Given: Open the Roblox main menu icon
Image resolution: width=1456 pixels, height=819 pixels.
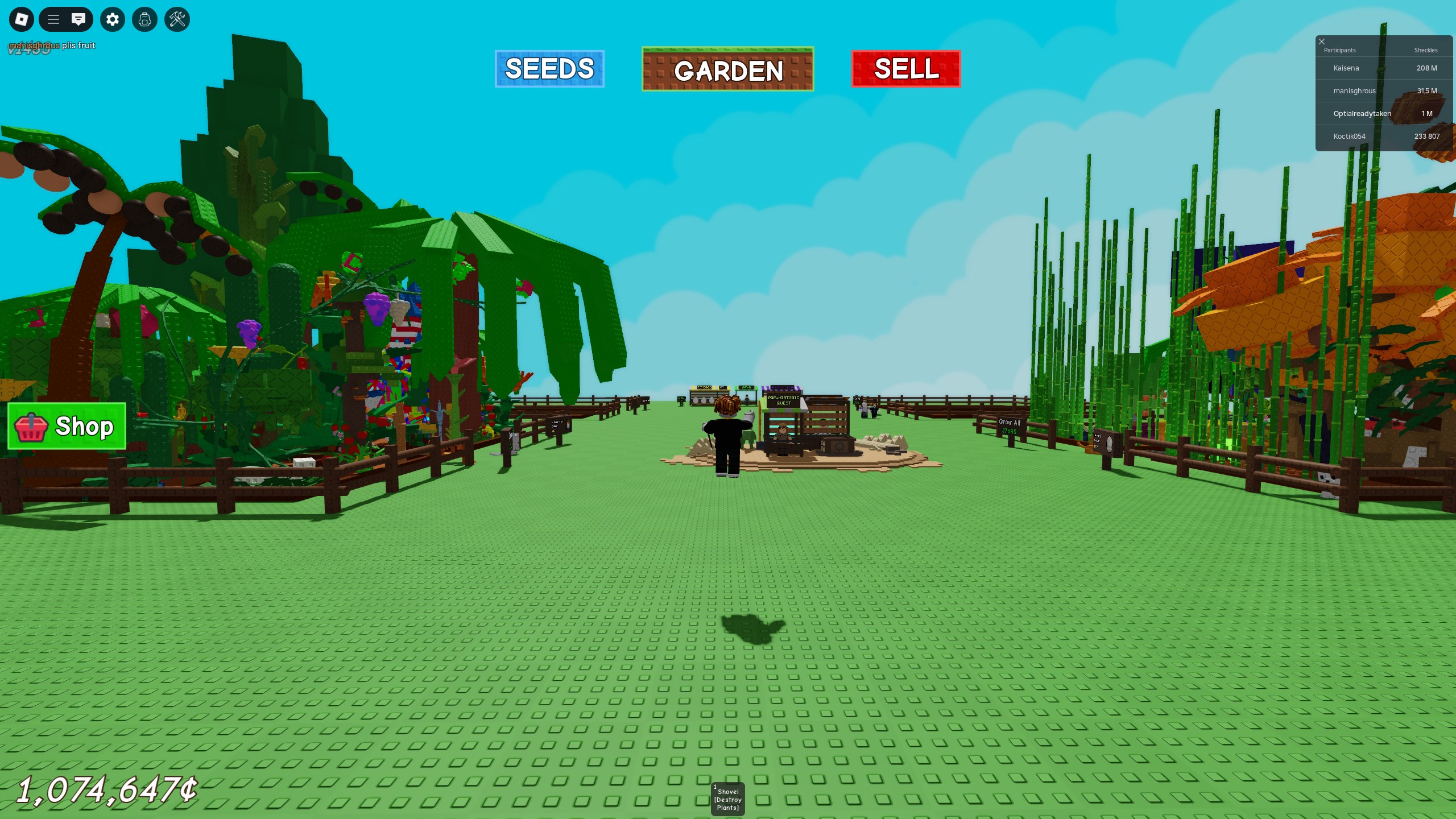Looking at the screenshot, I should tap(22, 19).
